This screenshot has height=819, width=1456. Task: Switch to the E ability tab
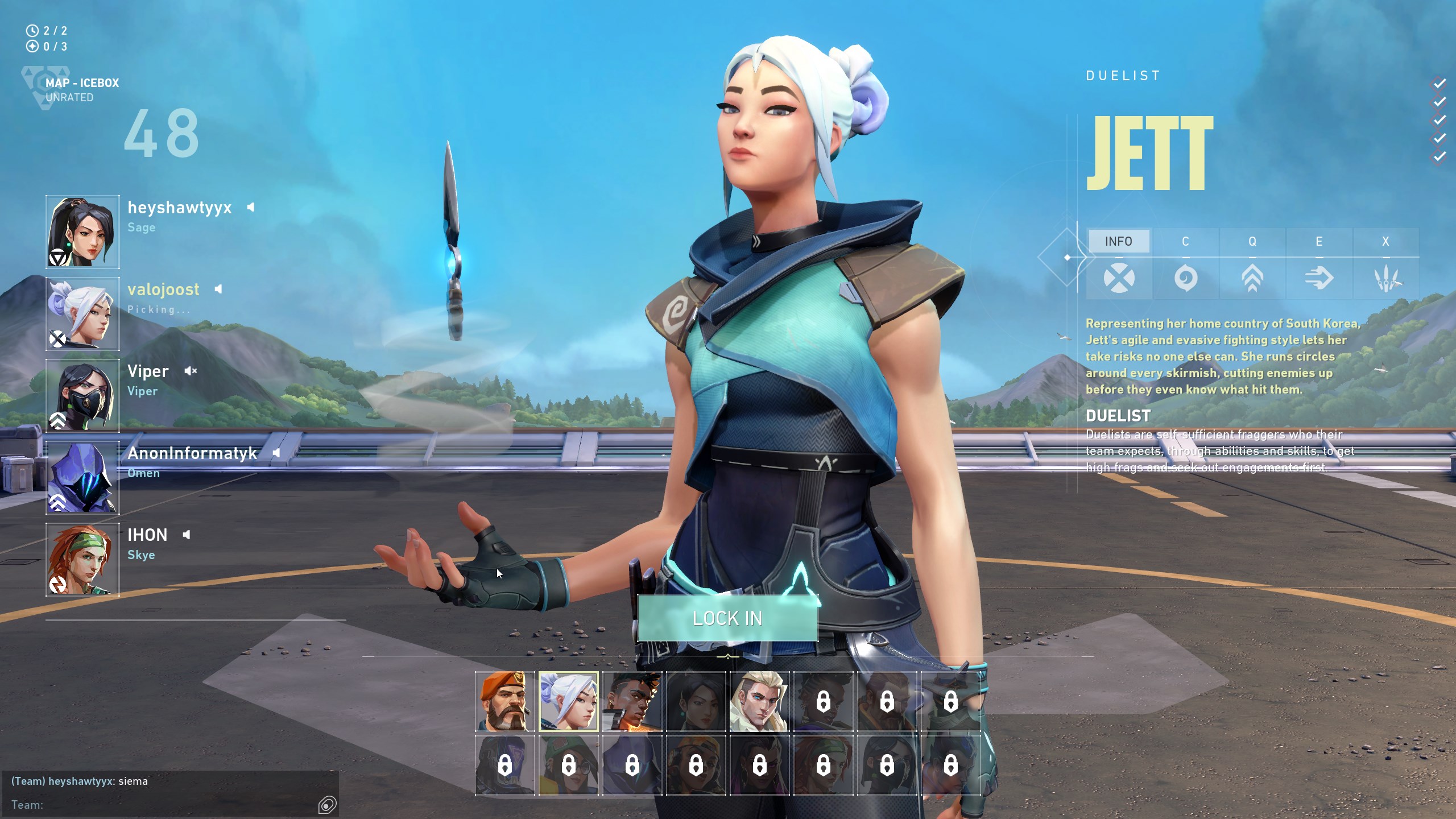tap(1319, 241)
